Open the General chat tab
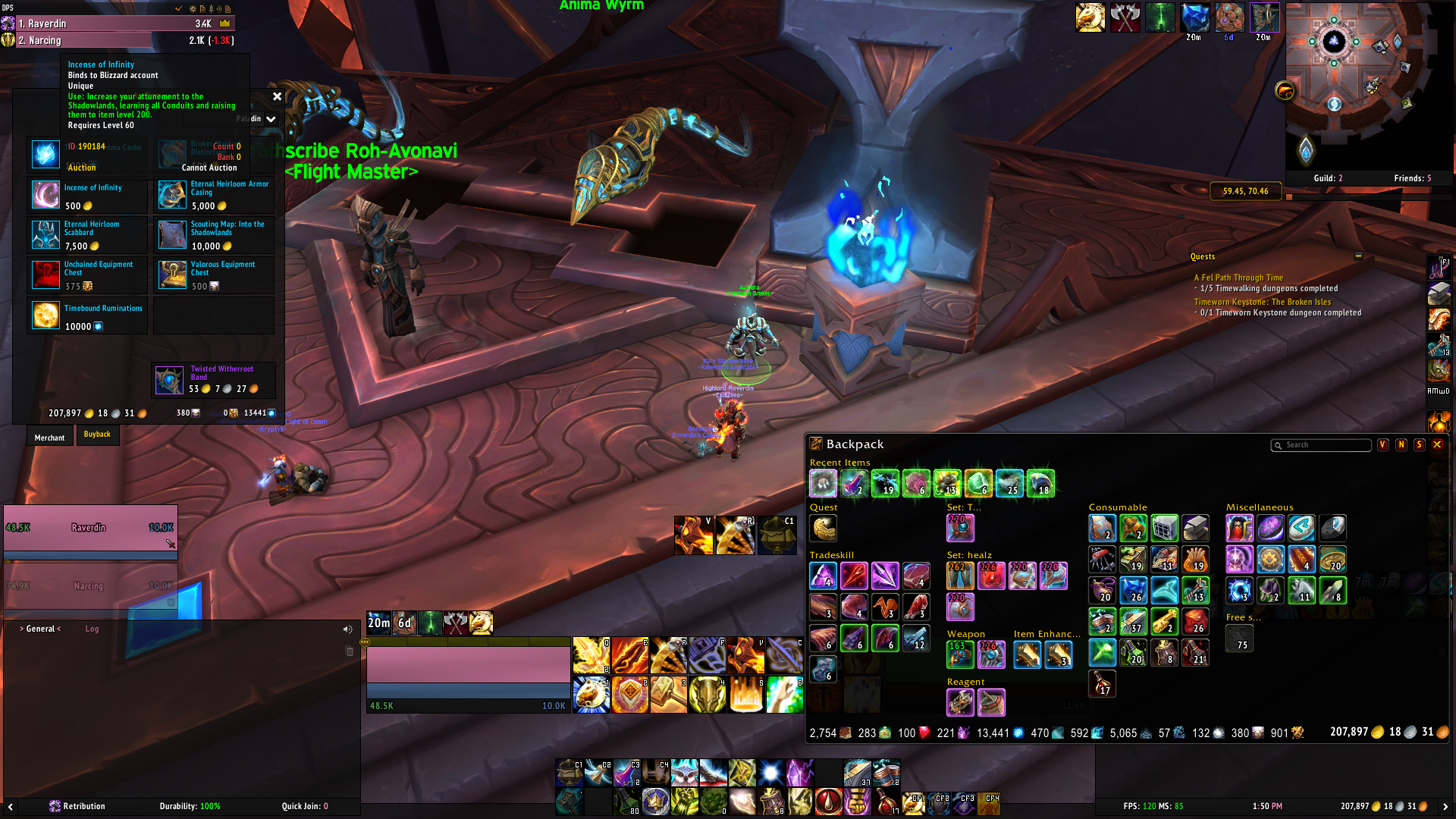The image size is (1456, 819). (41, 629)
